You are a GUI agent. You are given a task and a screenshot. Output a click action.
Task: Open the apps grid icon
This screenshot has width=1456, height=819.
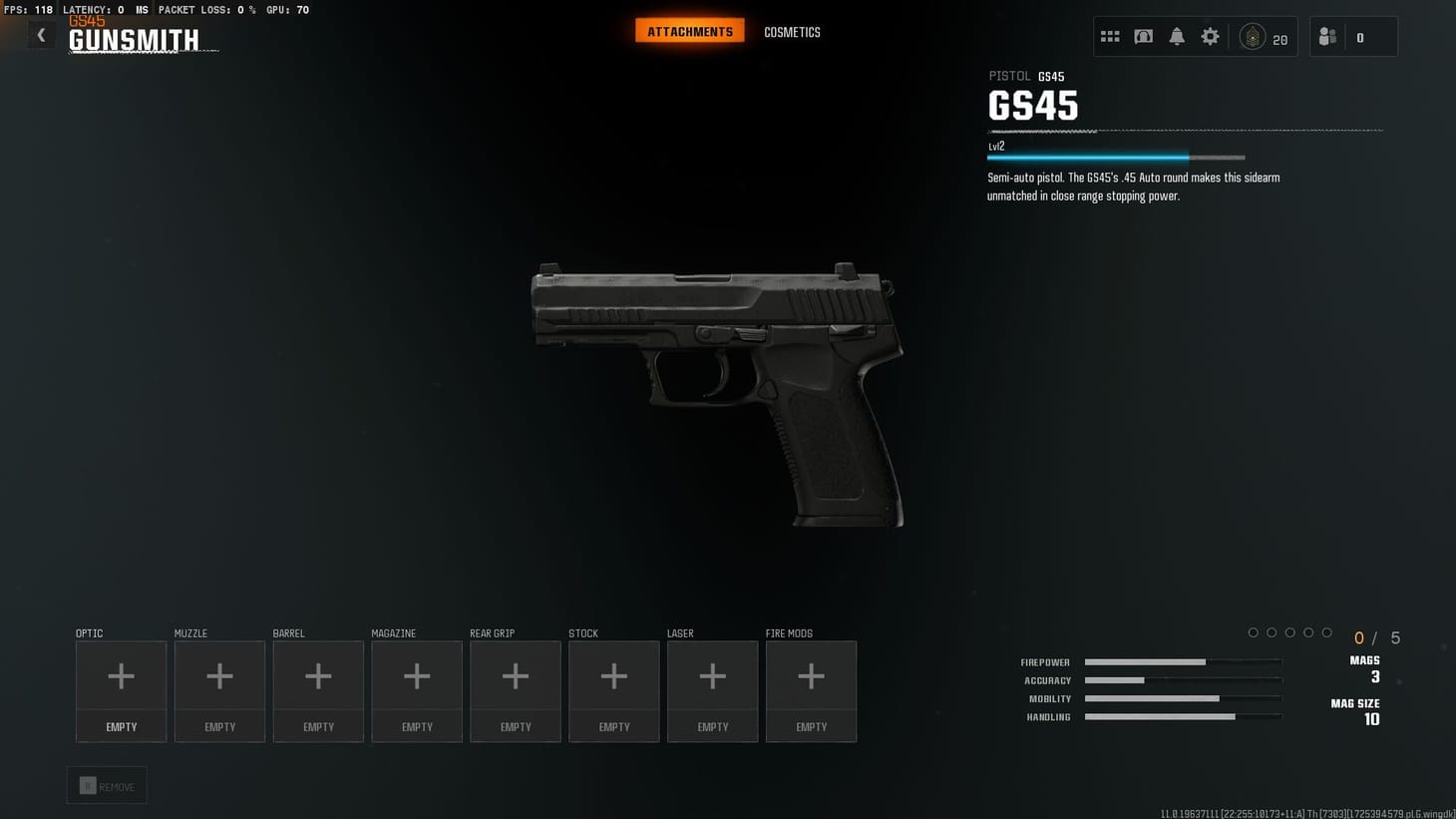pyautogui.click(x=1110, y=35)
